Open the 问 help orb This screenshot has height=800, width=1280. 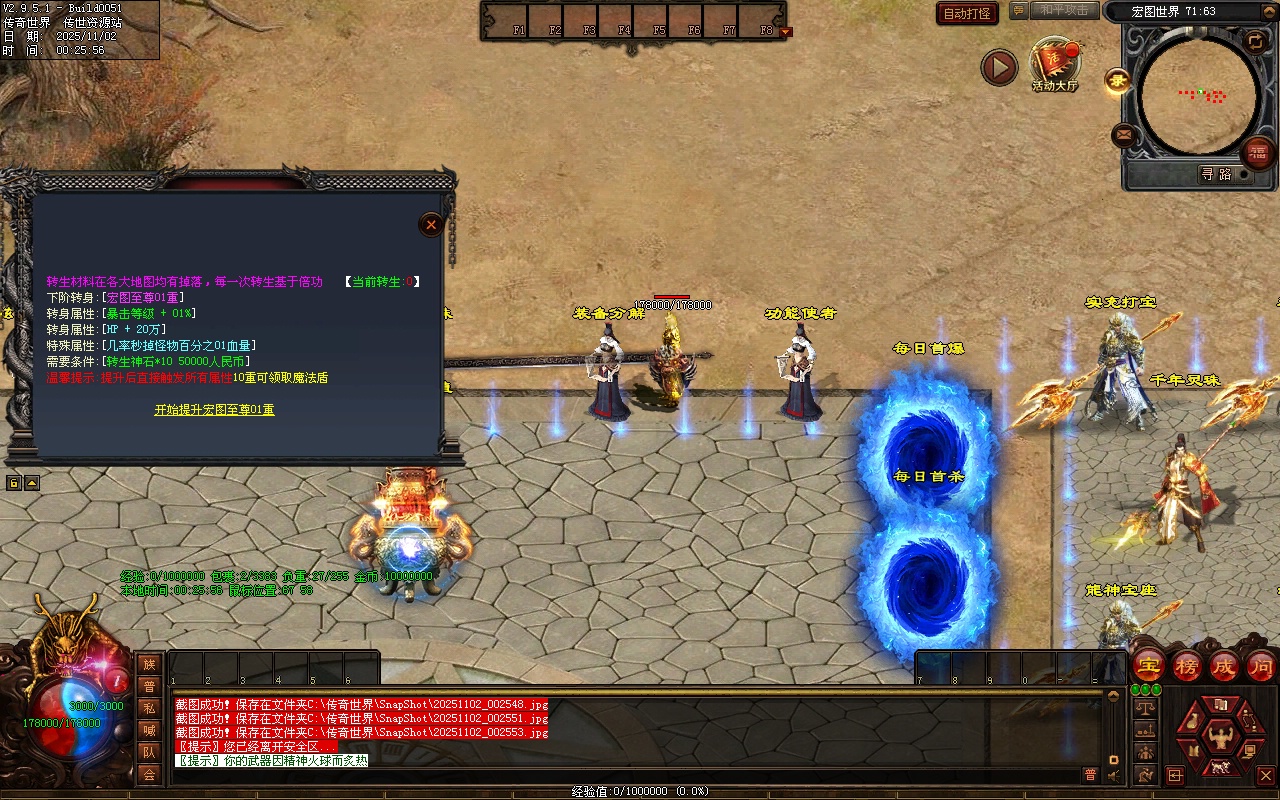[1261, 666]
